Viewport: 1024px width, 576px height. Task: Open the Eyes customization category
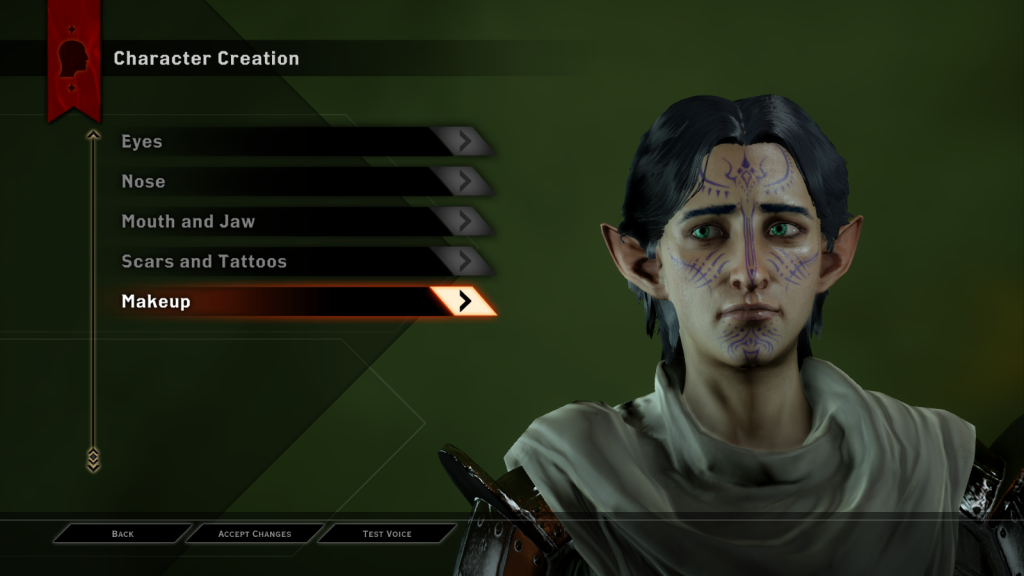pos(290,142)
